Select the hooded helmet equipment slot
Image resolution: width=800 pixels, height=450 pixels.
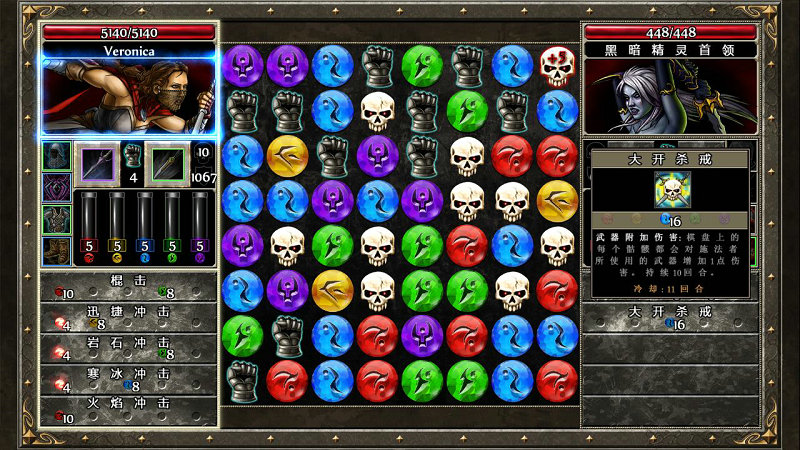pos(56,156)
